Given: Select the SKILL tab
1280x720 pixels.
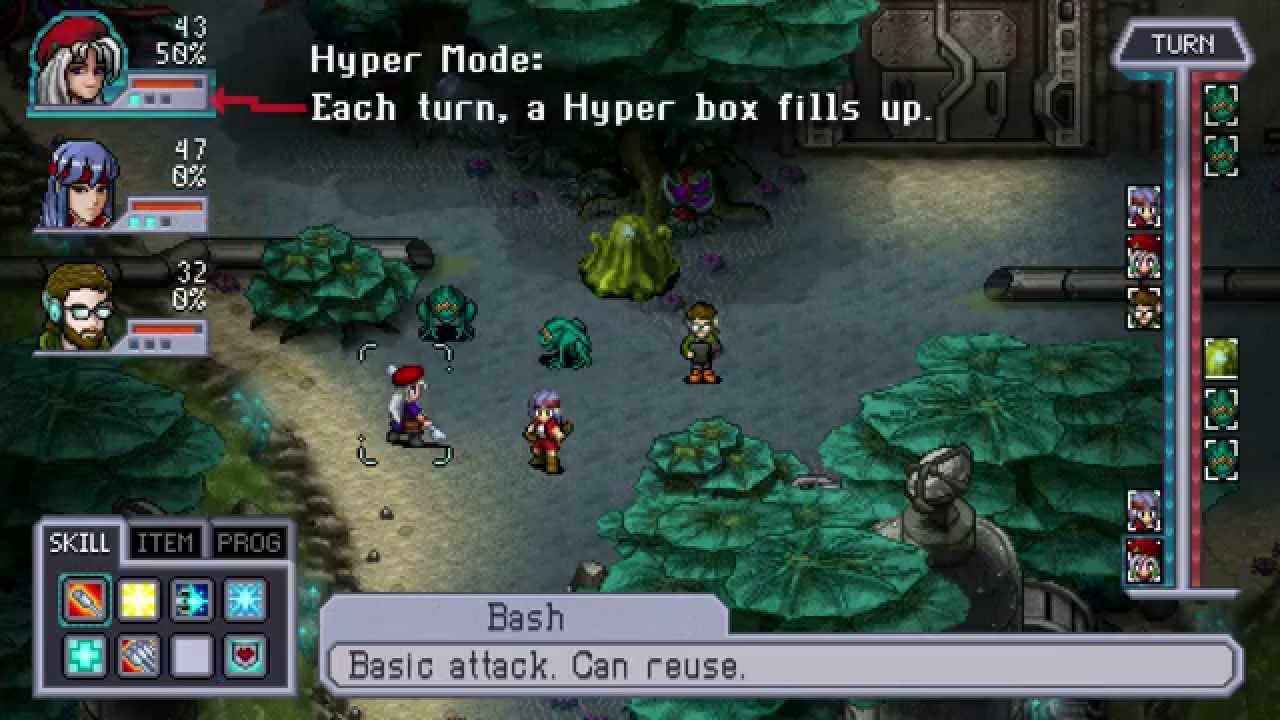Looking at the screenshot, I should point(80,543).
